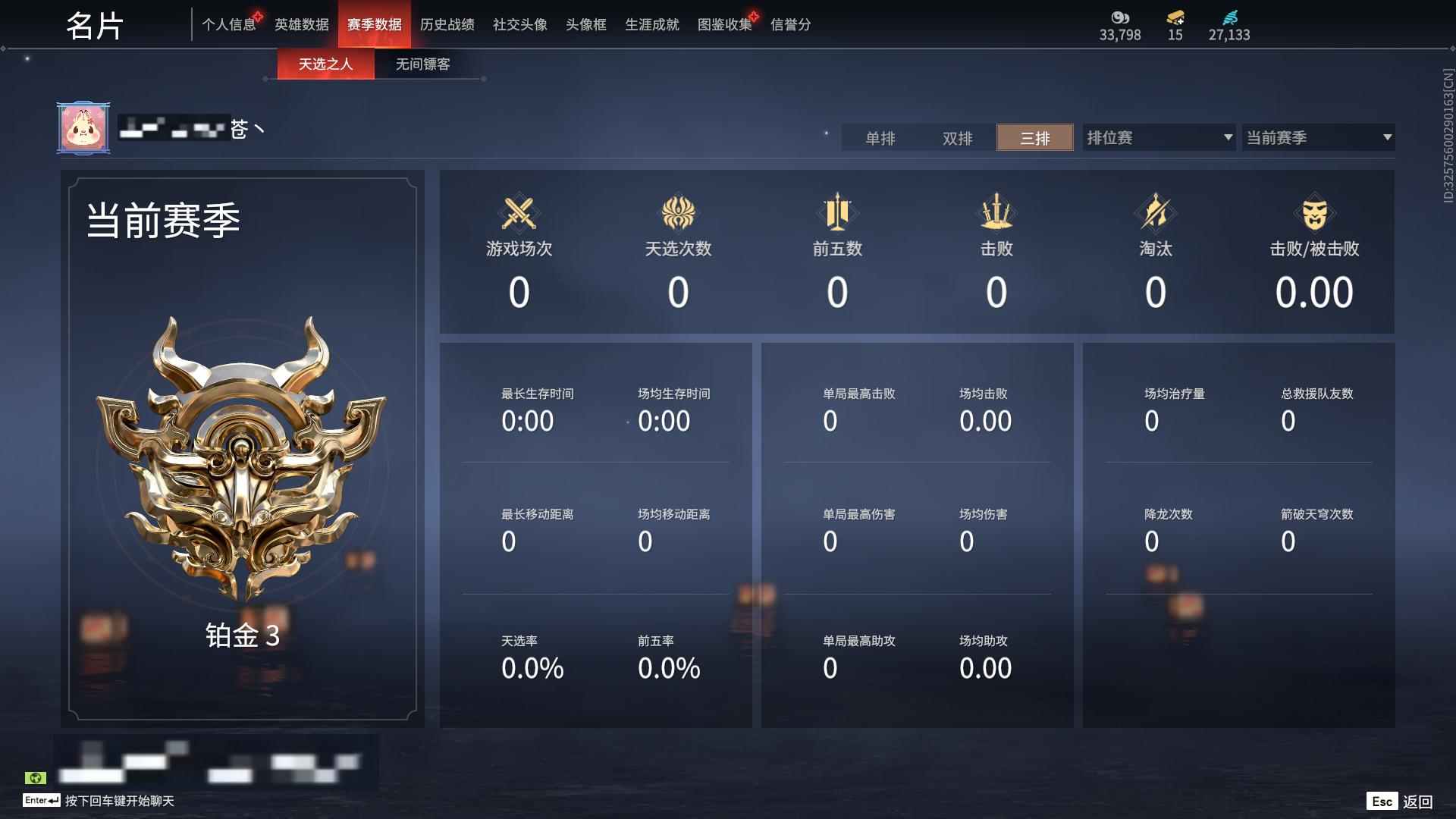
Task: Open the 排位赛 match type dropdown
Action: [1156, 138]
